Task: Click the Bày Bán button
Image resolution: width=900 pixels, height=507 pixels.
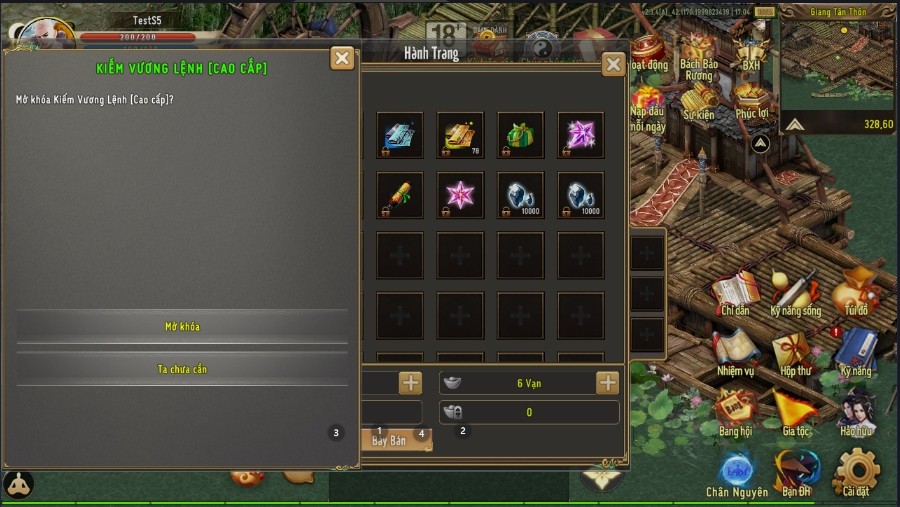Action: [392, 440]
